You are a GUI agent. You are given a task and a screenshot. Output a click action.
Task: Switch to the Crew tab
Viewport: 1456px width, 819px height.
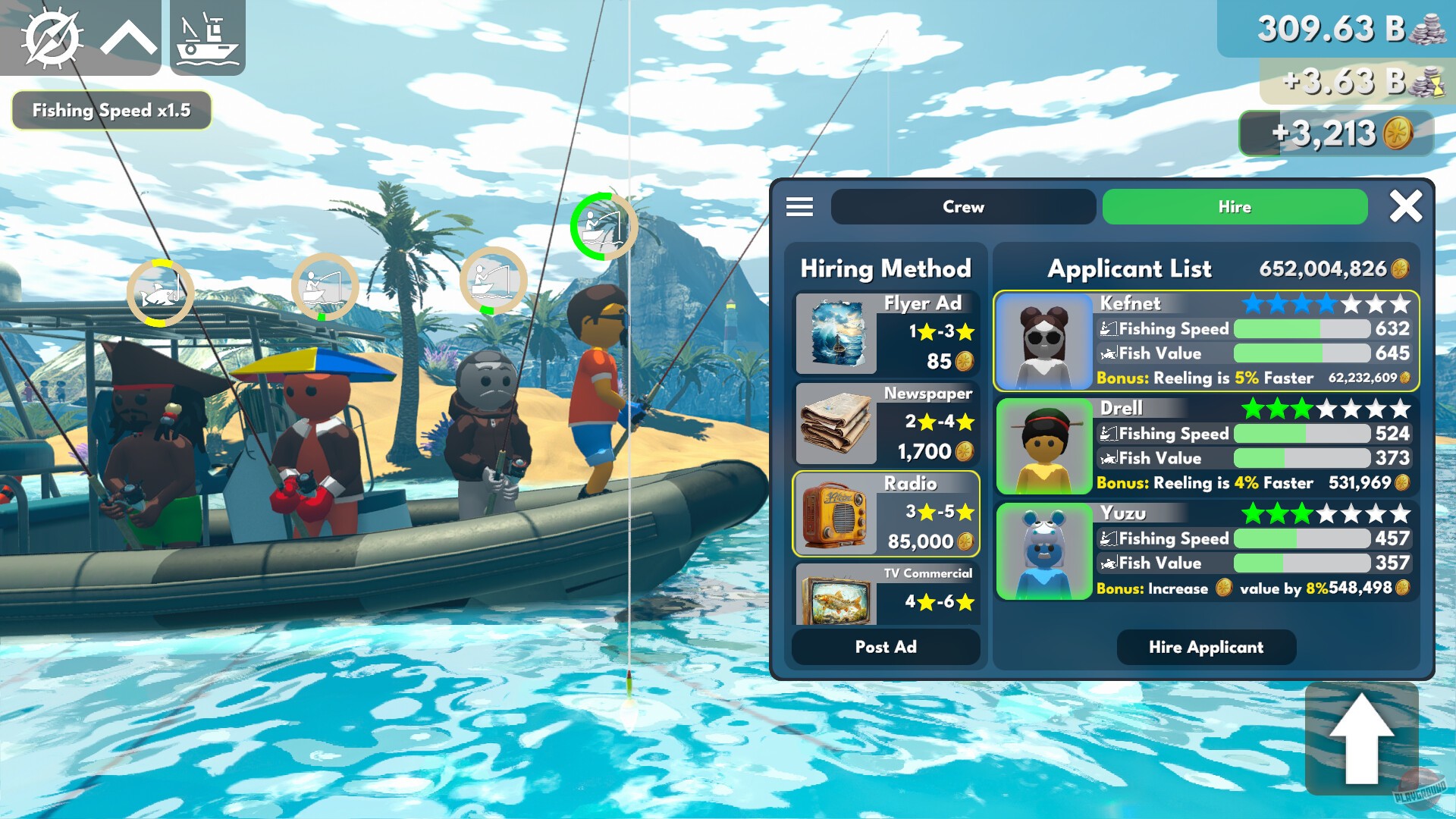click(x=963, y=206)
